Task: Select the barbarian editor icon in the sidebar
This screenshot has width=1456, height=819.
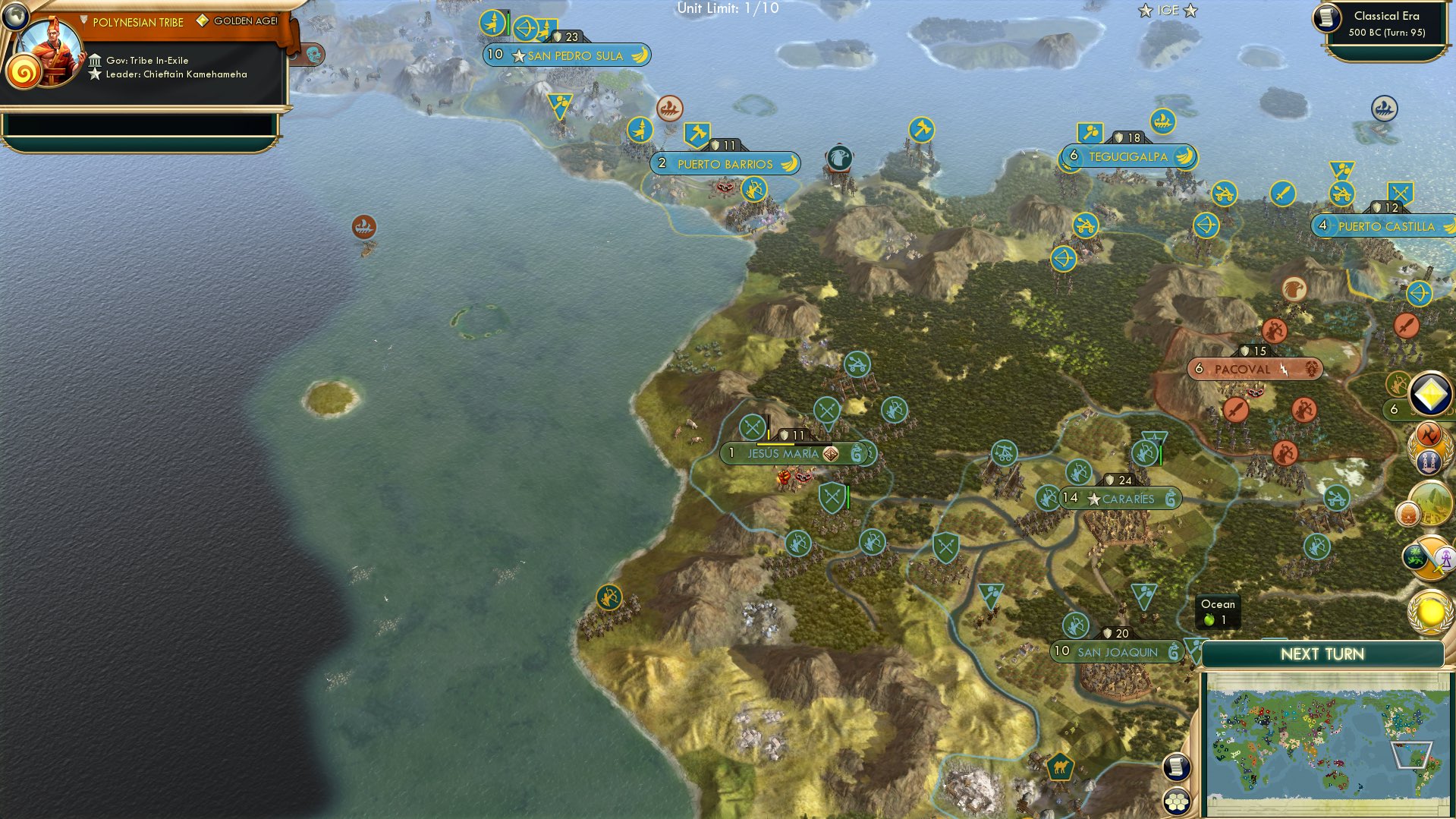Action: click(x=1428, y=435)
